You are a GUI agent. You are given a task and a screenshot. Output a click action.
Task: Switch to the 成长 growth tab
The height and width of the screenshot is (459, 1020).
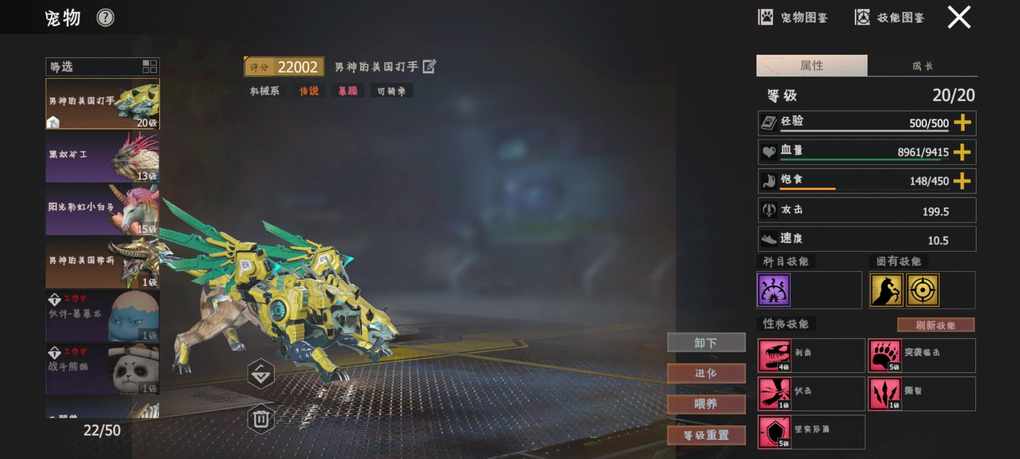point(922,66)
